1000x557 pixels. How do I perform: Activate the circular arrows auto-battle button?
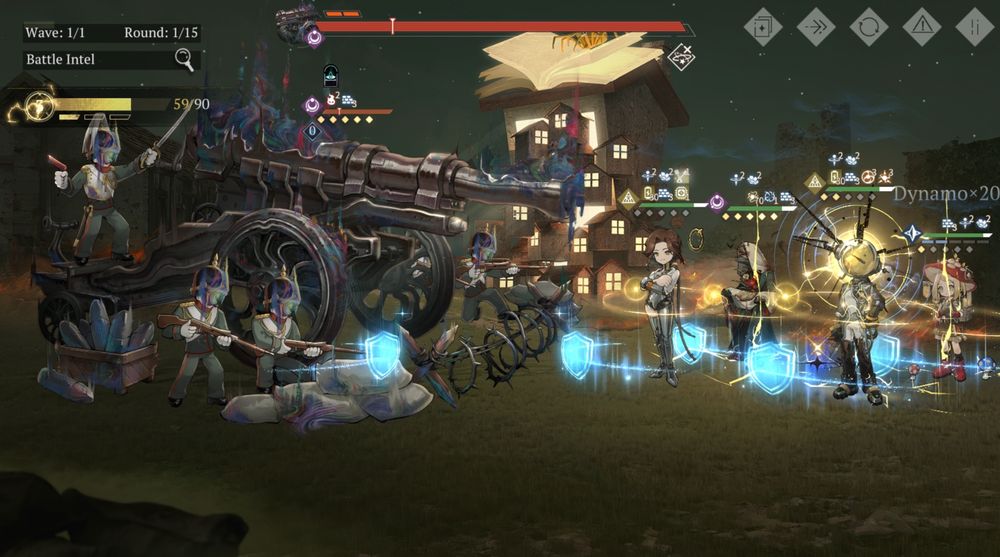pyautogui.click(x=869, y=27)
